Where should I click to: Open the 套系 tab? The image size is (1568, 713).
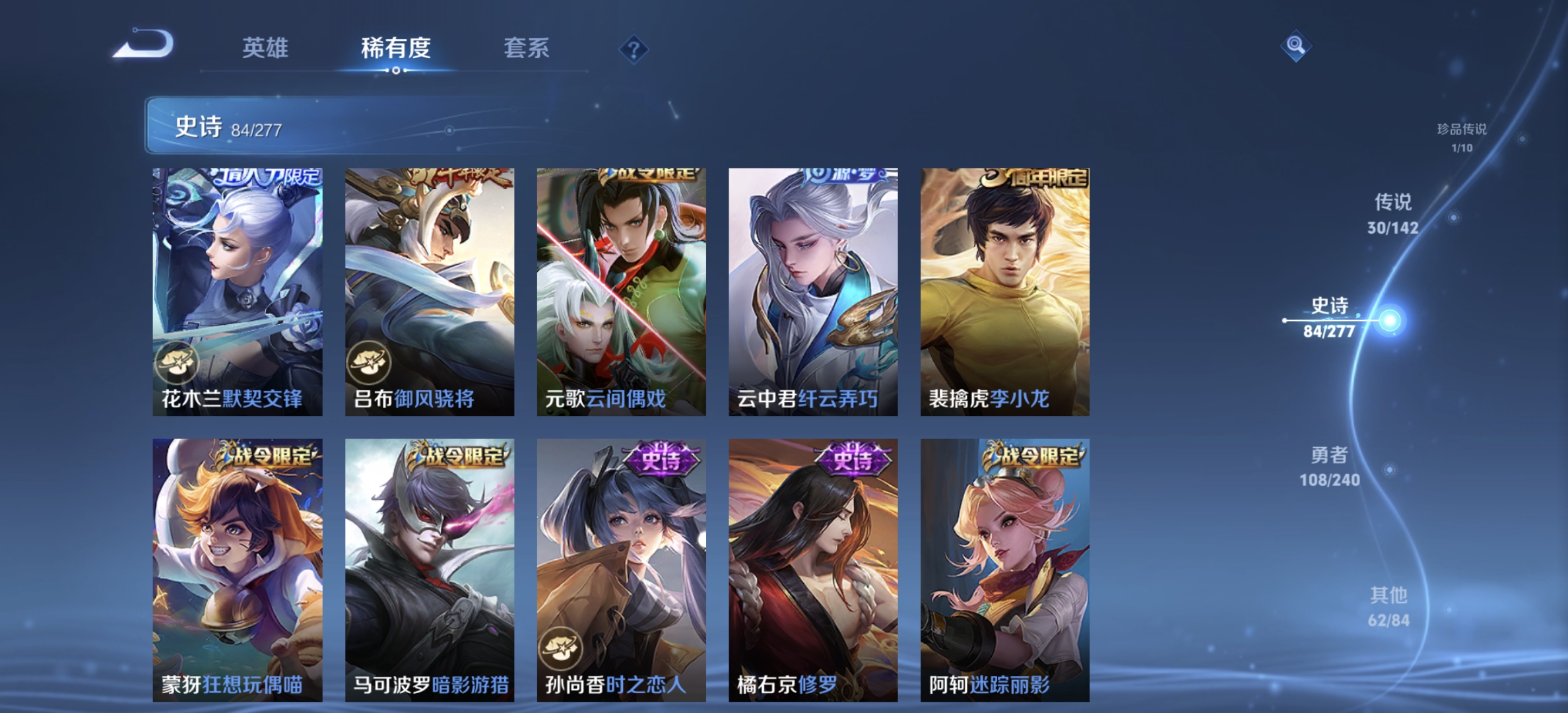pos(528,48)
